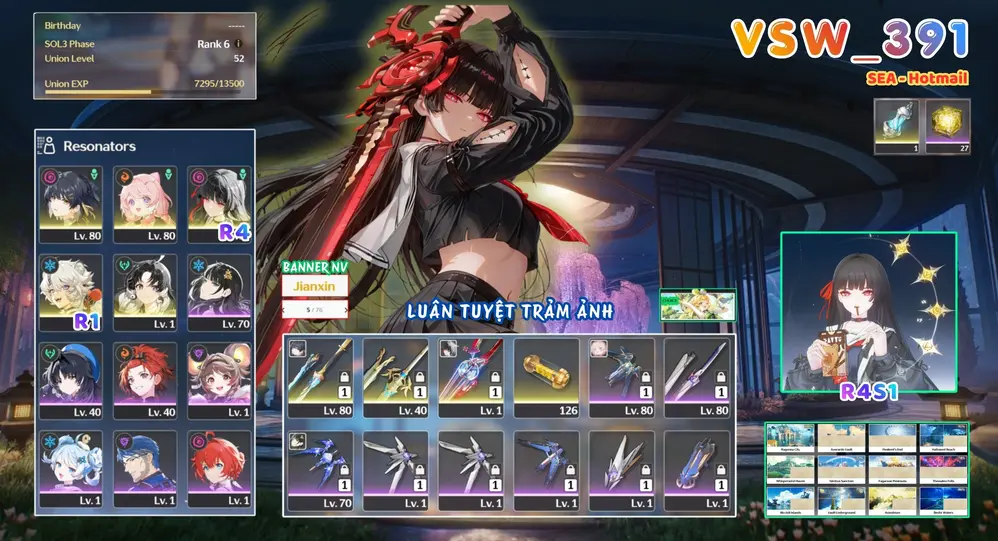Pick the blue-beret resonator at Lv. 40
The image size is (998, 541).
click(71, 381)
